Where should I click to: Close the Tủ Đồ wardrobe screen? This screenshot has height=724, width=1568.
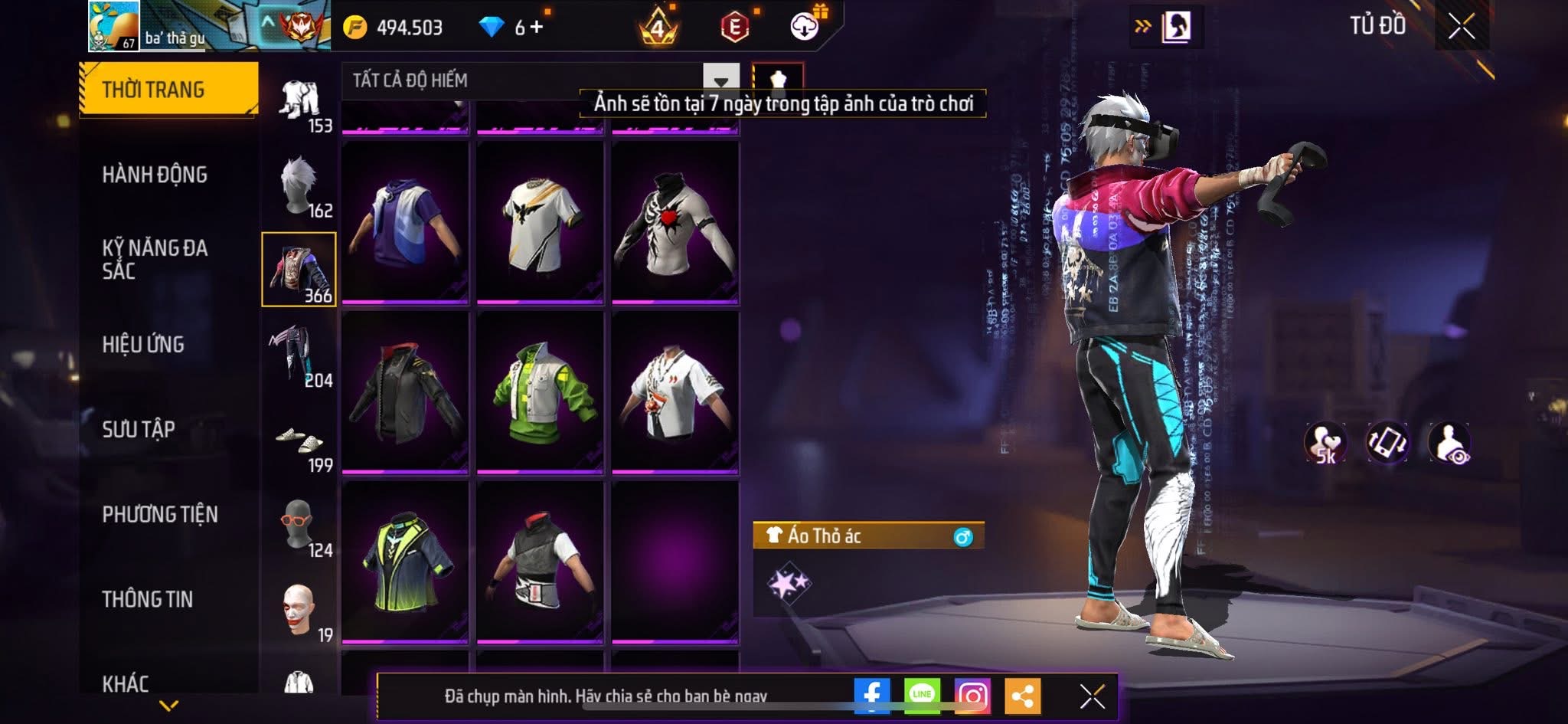(x=1462, y=27)
